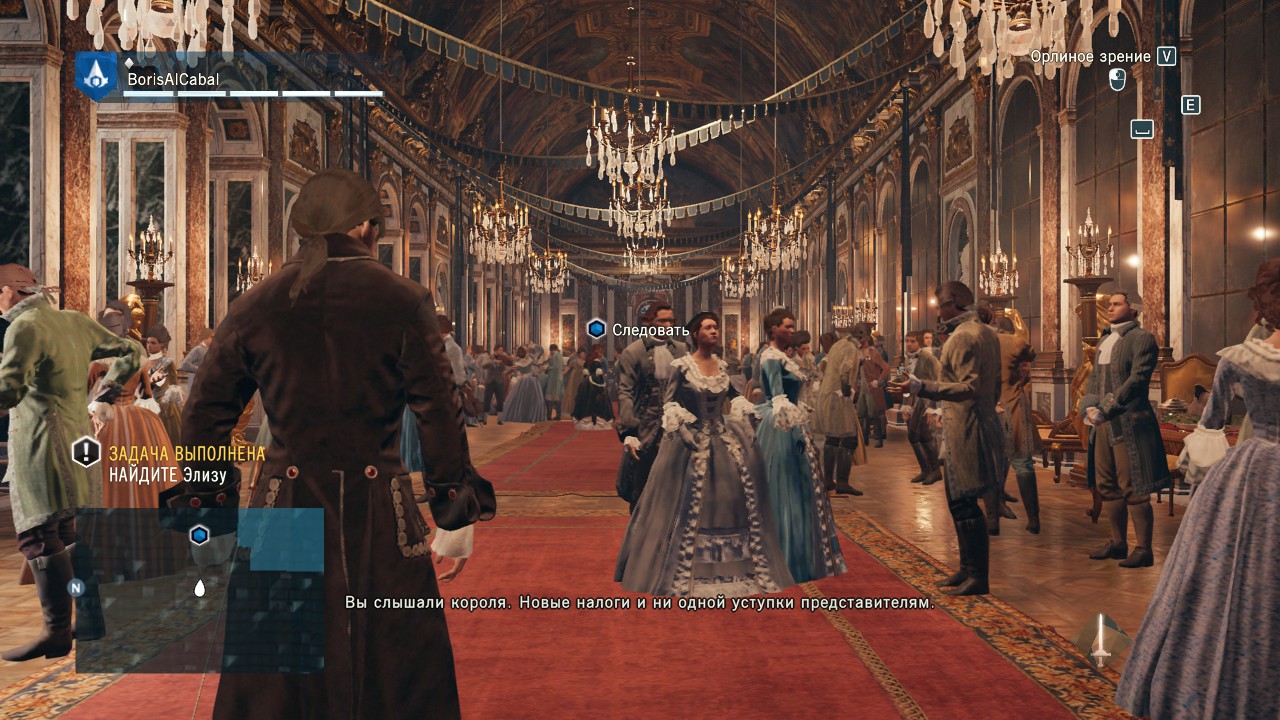
Task: Select the blue hexagon waypoint on the minimap
Action: [x=200, y=534]
